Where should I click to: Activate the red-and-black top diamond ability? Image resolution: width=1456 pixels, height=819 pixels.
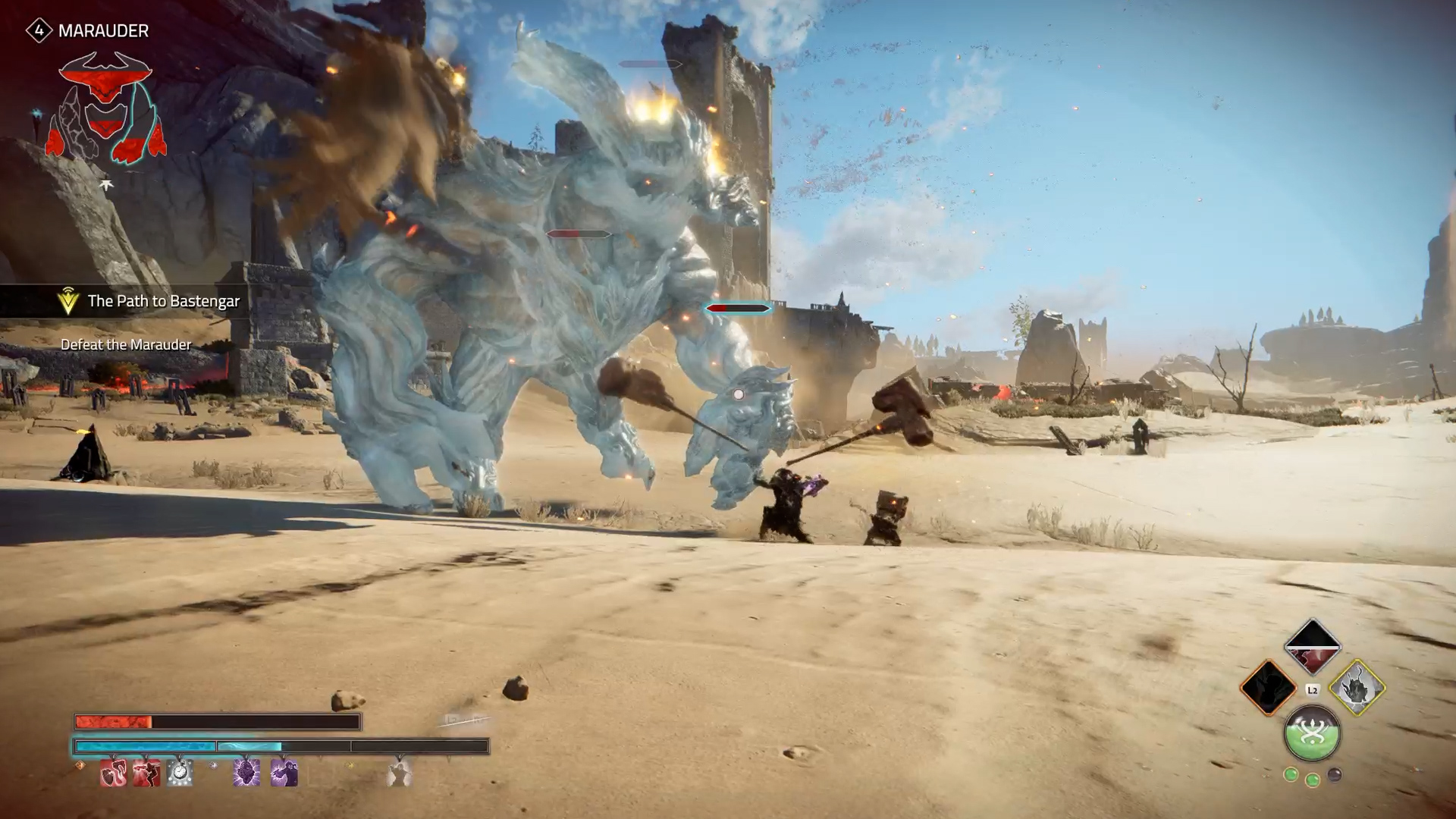[x=1312, y=647]
